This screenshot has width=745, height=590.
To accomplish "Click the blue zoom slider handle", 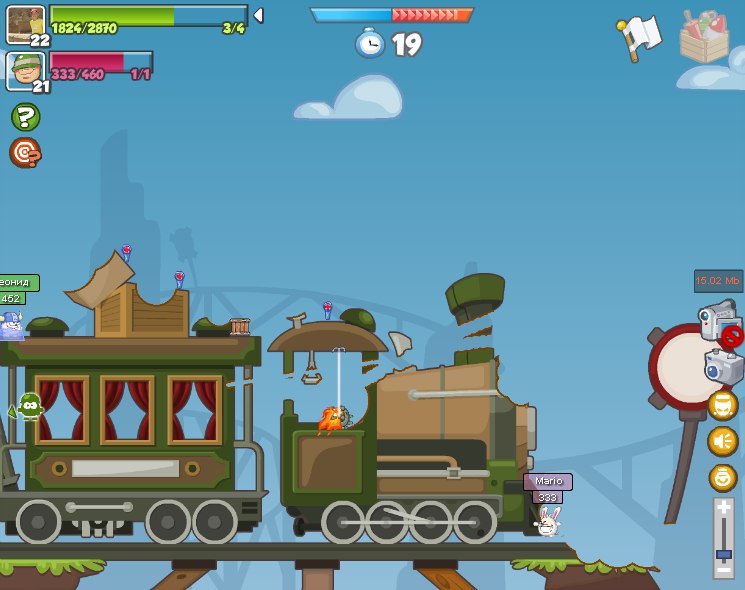I will pos(724,553).
